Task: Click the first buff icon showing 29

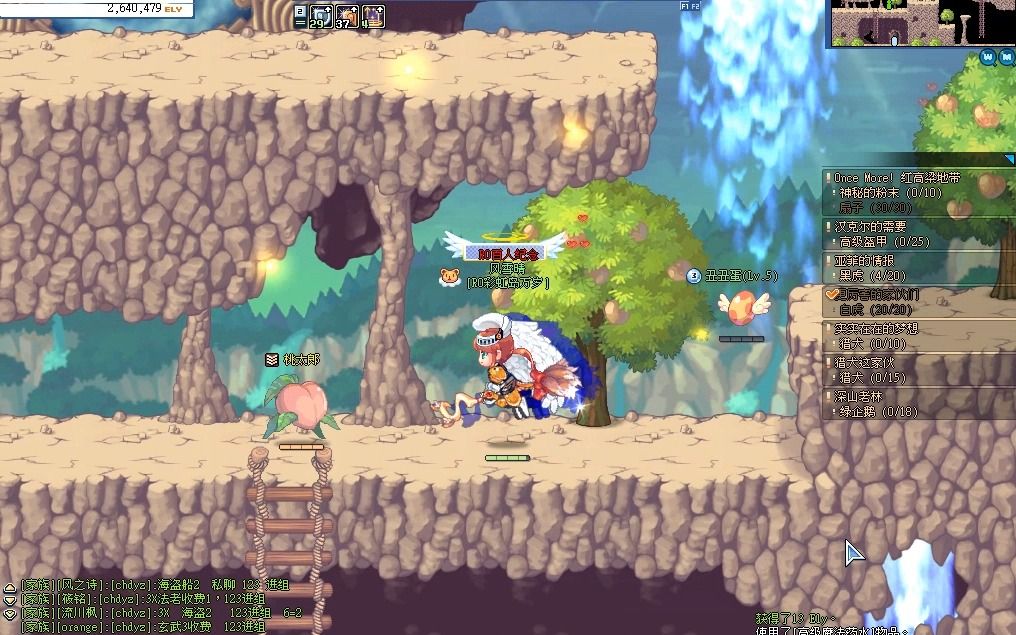Action: point(320,15)
